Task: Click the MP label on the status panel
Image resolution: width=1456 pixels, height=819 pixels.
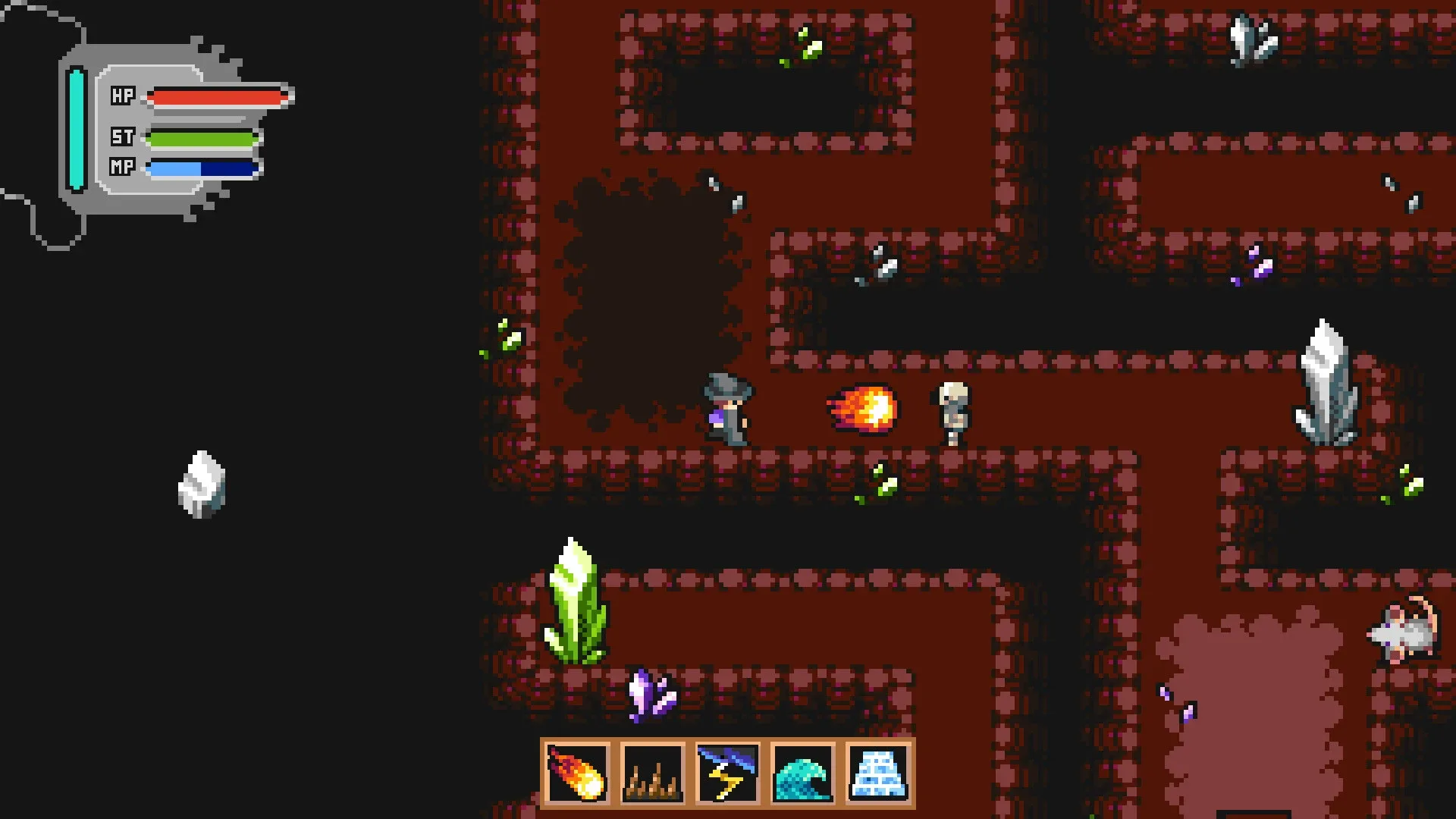Action: click(124, 168)
